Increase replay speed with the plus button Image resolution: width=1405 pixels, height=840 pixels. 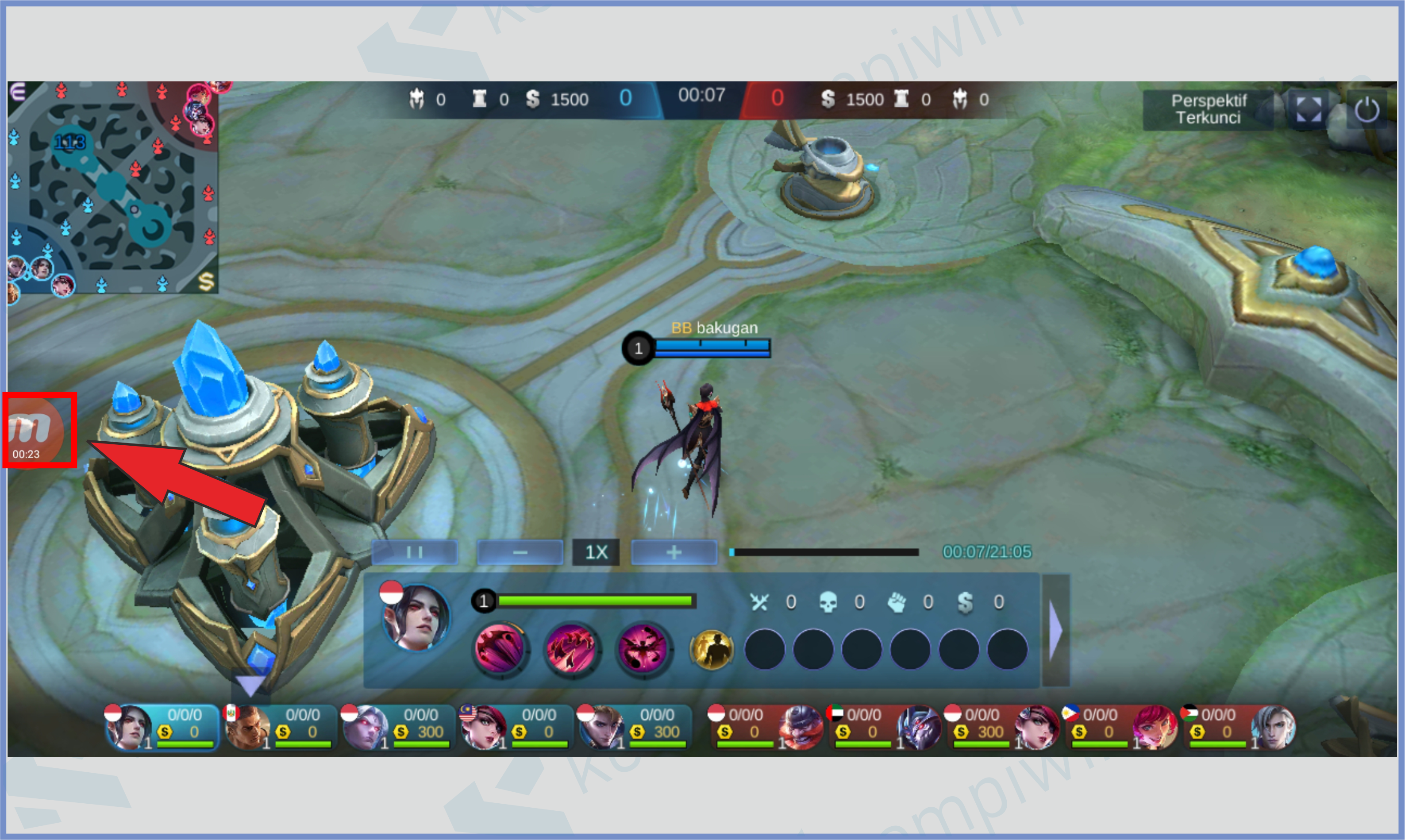(674, 552)
